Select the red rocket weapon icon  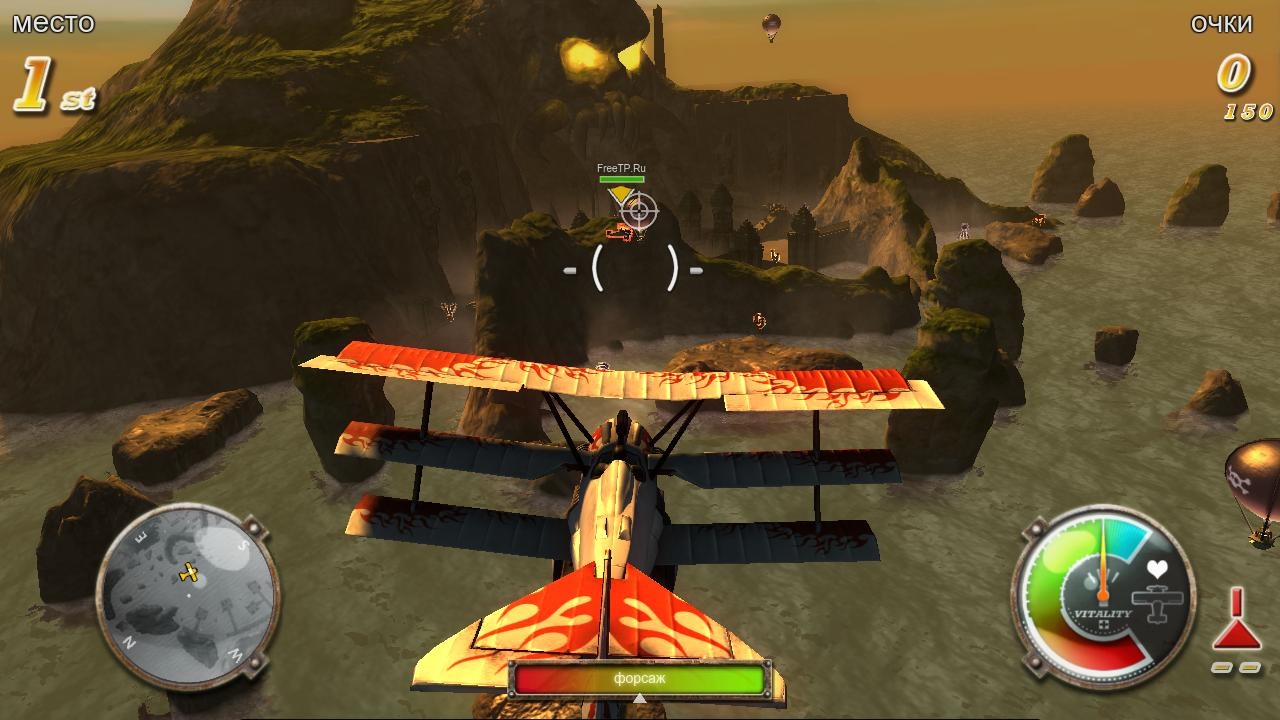tap(1236, 621)
